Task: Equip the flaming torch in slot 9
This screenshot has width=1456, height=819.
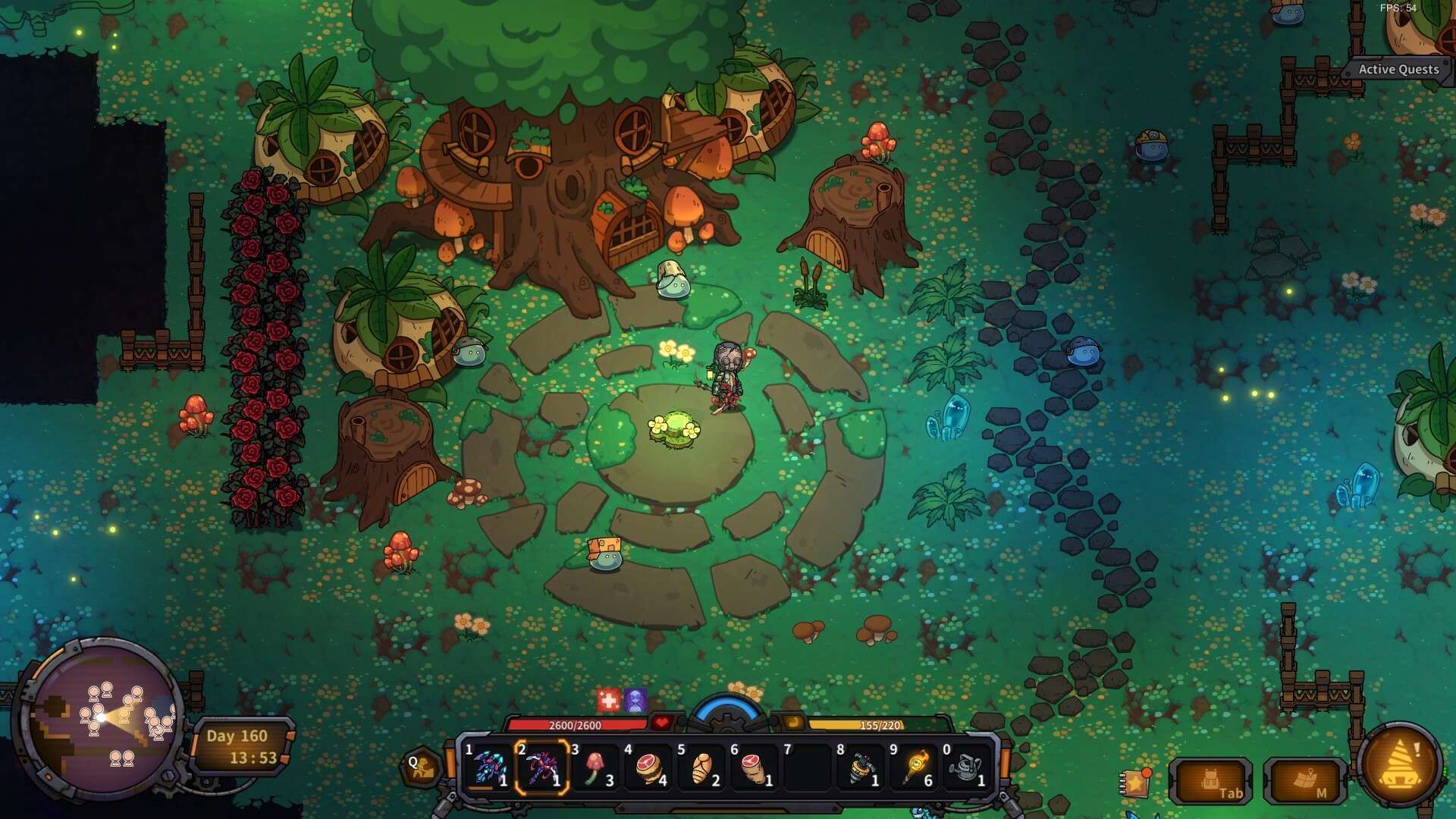Action: [x=915, y=767]
